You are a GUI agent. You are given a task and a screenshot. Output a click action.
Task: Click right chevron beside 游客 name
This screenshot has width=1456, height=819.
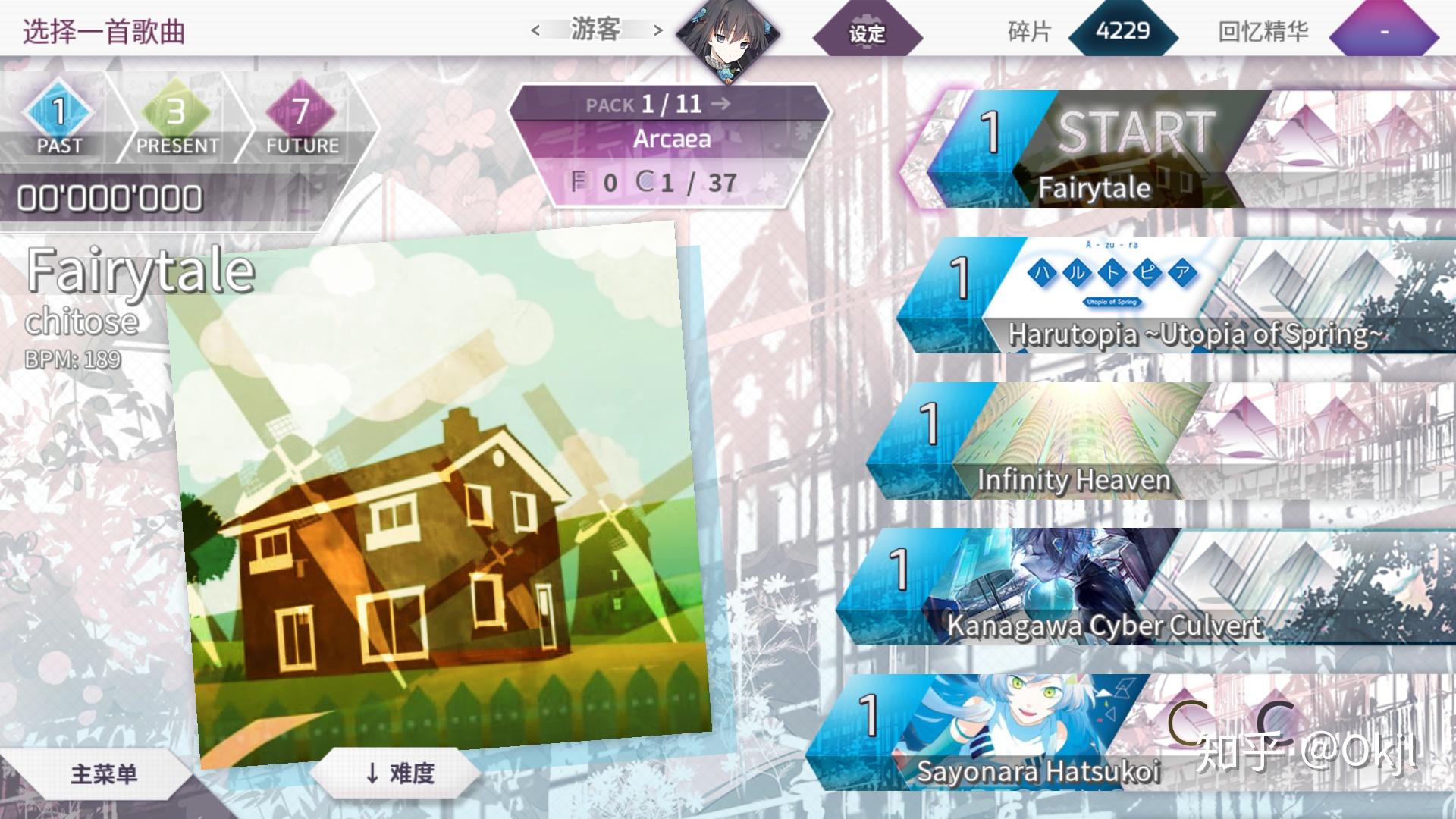point(657,30)
